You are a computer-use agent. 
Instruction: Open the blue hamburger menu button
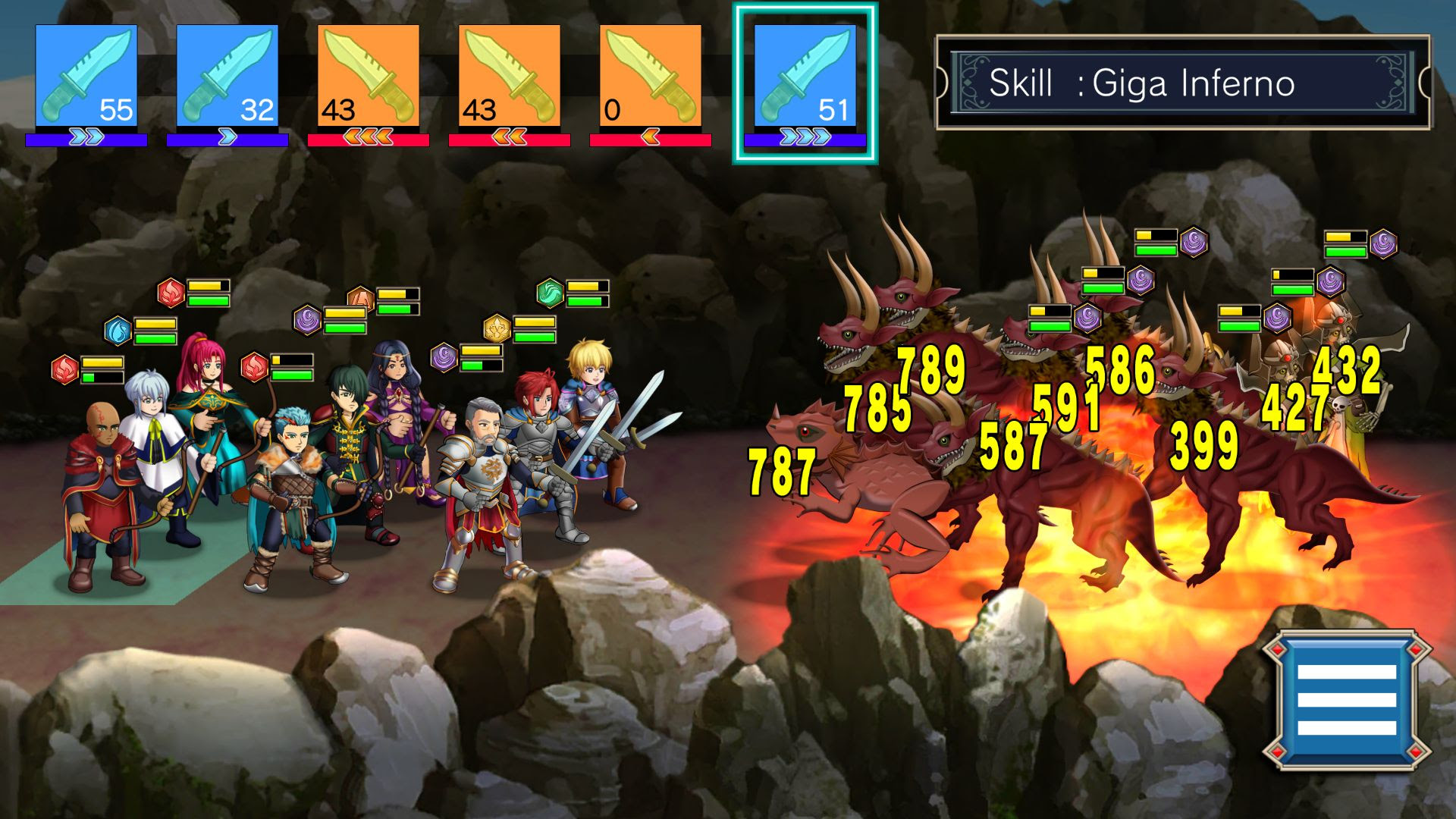click(1346, 699)
